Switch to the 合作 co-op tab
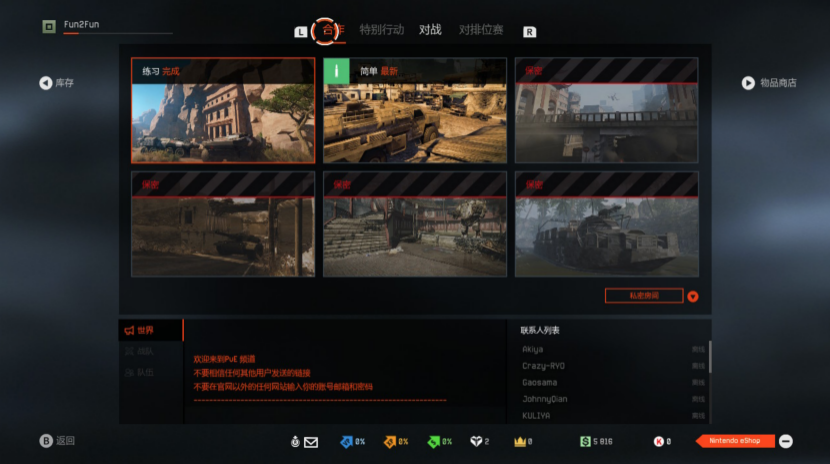This screenshot has height=464, width=830. 327,30
